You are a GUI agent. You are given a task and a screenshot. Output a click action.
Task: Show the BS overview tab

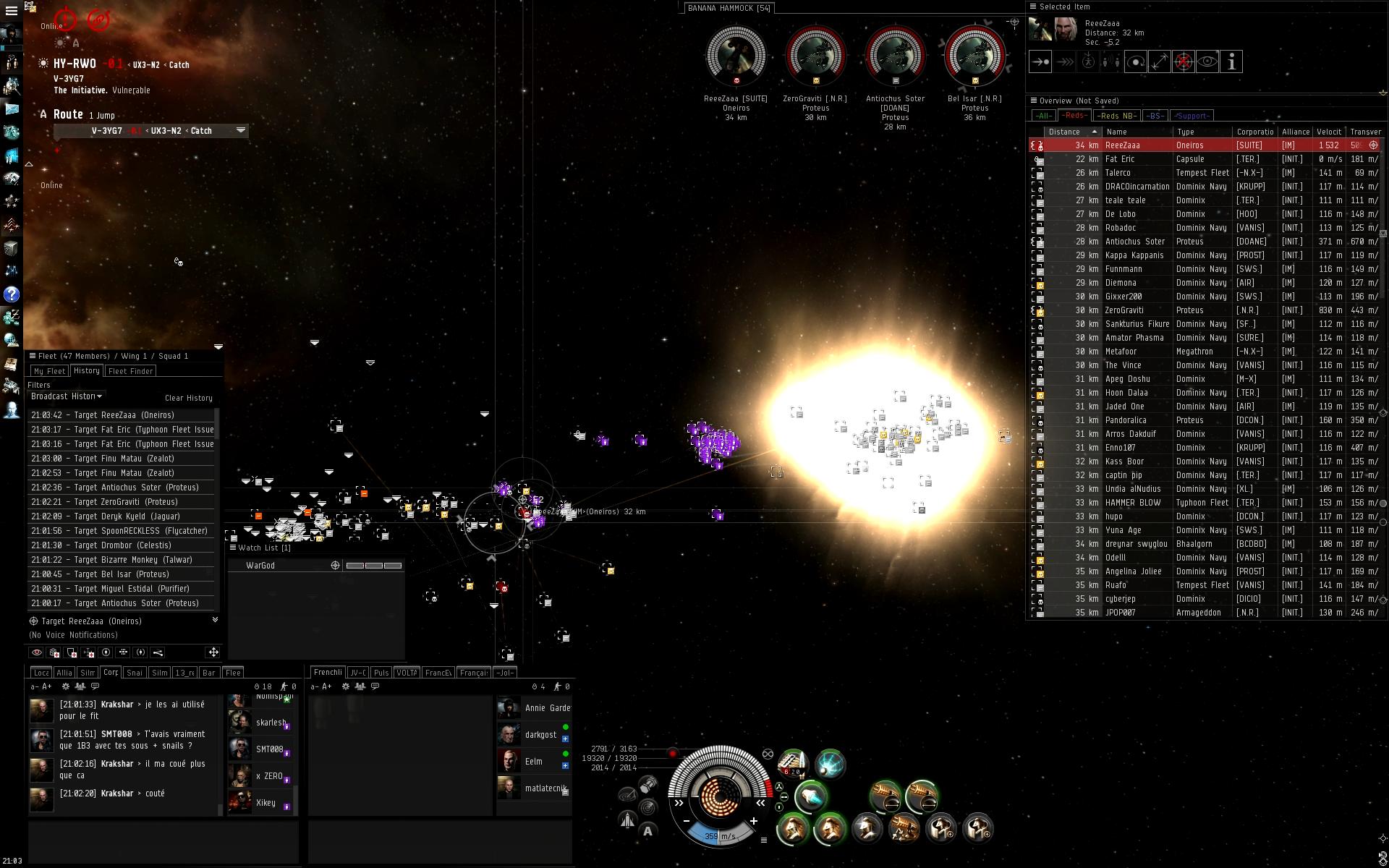coord(1155,116)
